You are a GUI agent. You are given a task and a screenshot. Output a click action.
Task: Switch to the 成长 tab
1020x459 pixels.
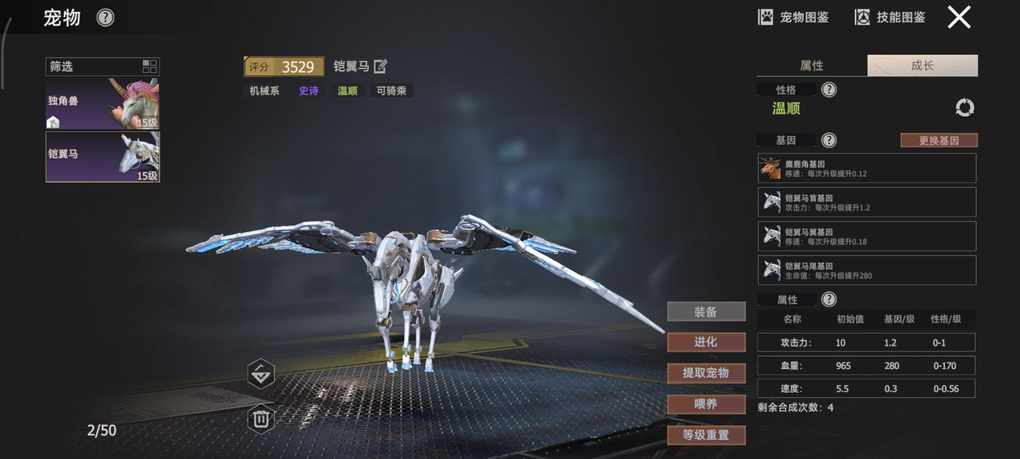coord(922,66)
